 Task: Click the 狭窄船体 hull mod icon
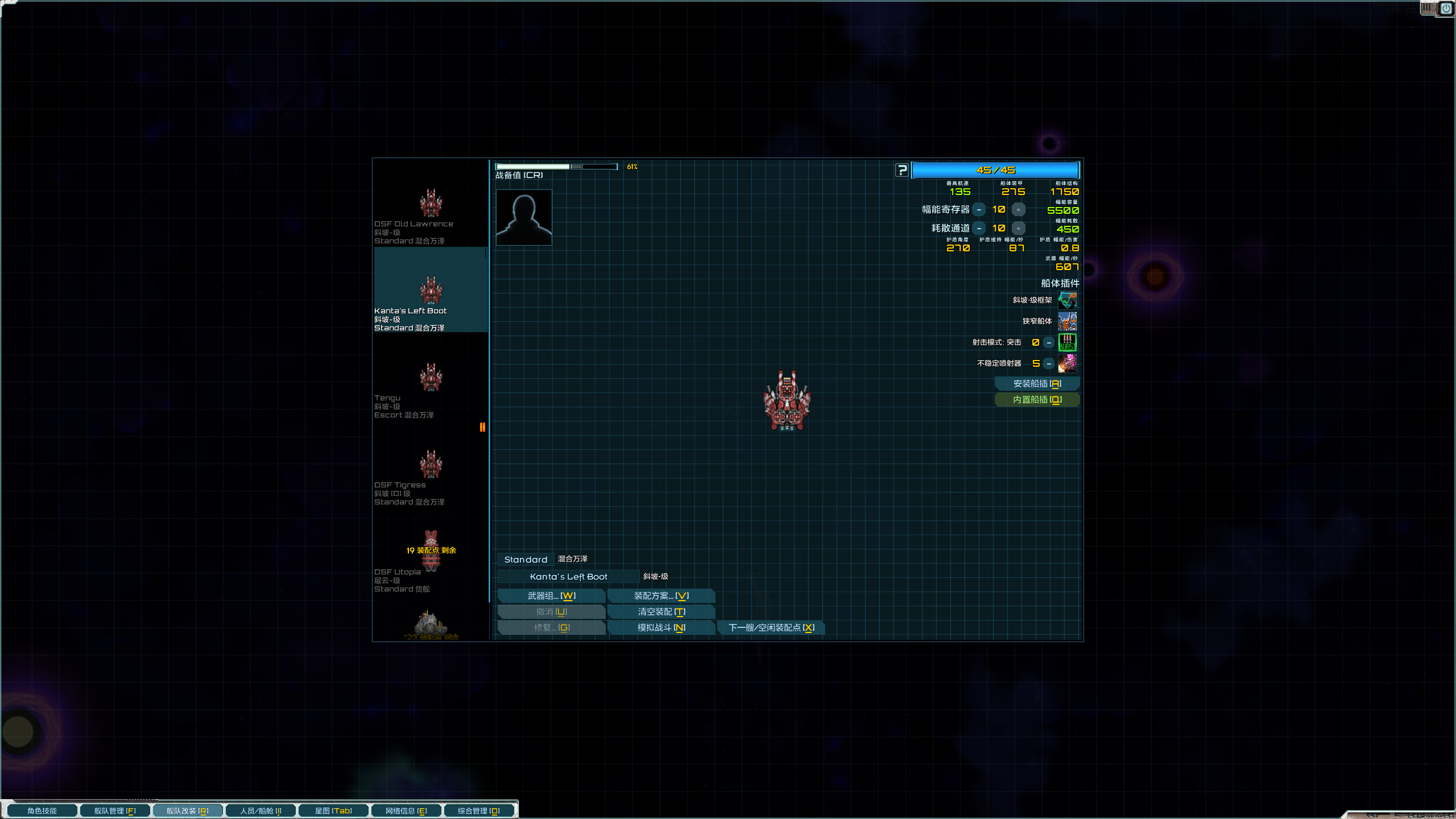pos(1068,321)
